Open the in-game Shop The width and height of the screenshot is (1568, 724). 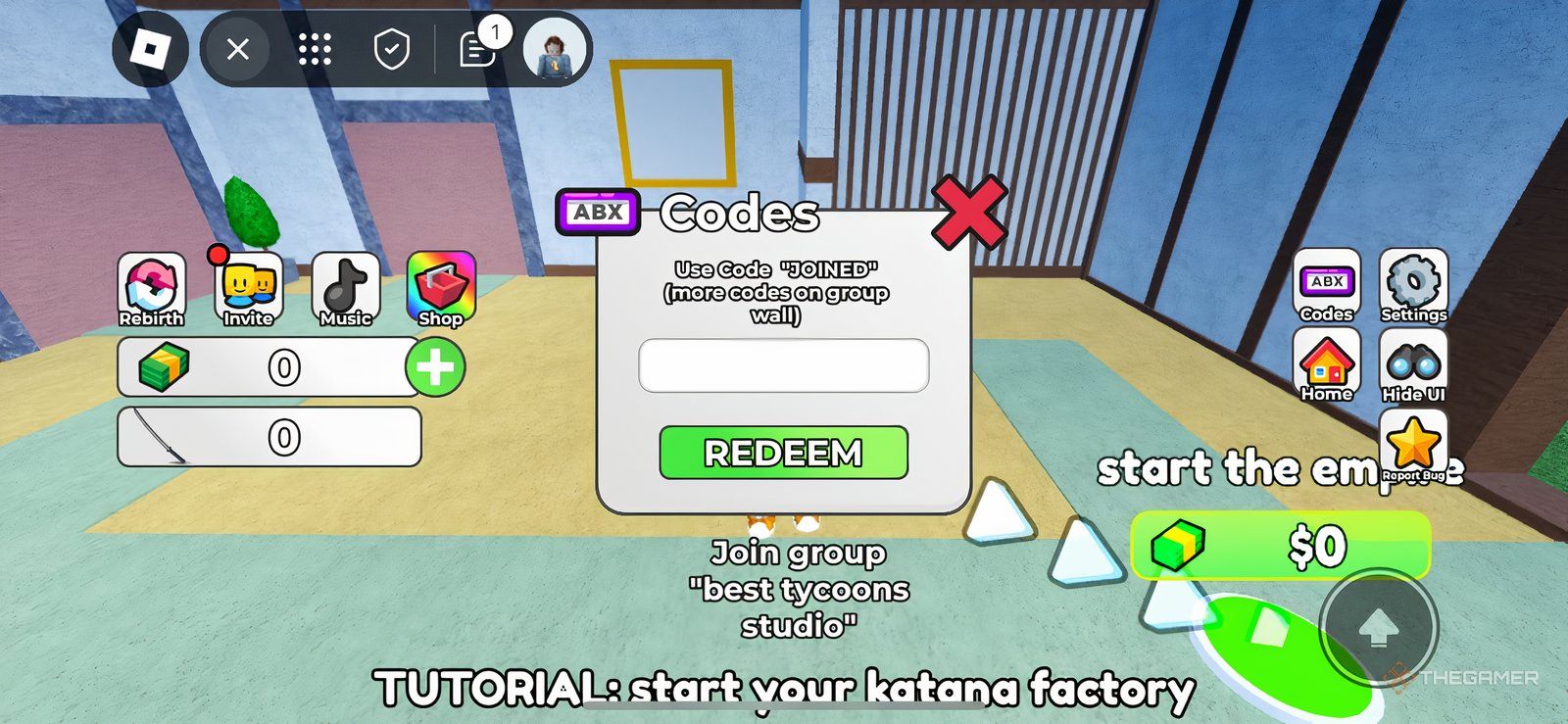[x=441, y=286]
